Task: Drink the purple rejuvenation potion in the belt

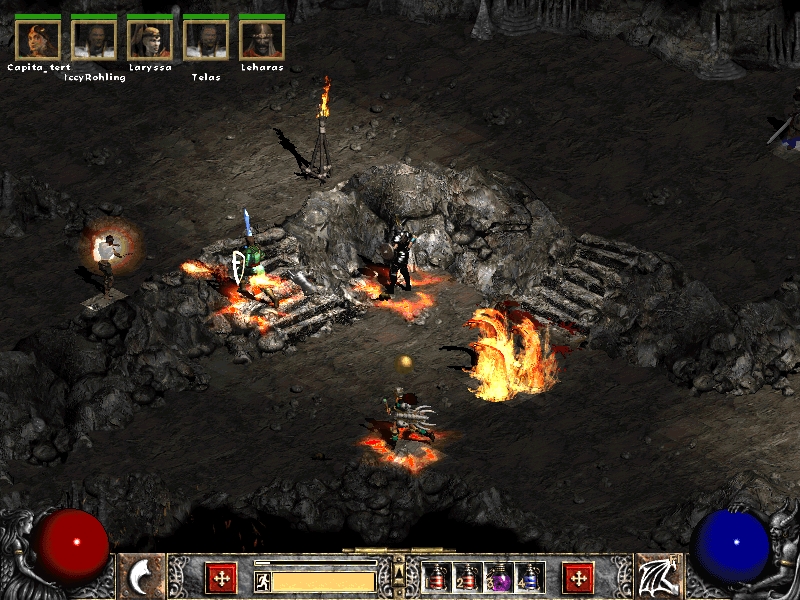Action: 498,577
